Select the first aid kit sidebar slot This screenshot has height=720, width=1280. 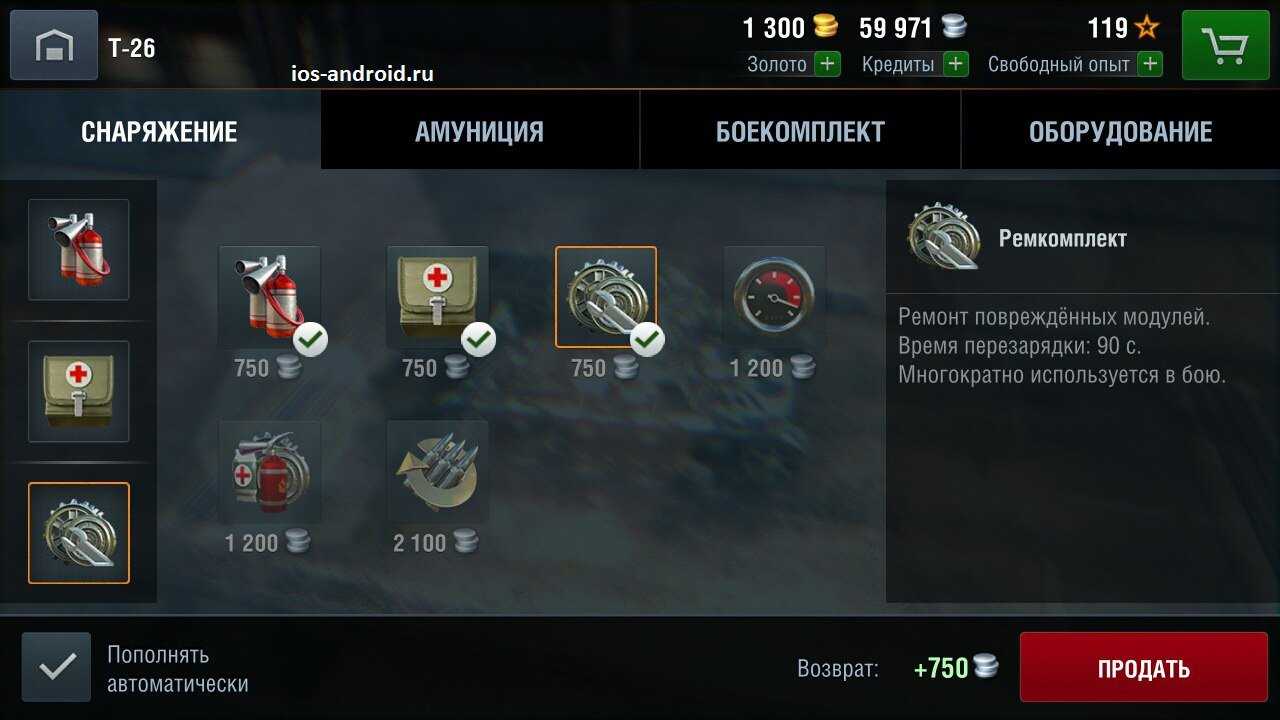(79, 391)
